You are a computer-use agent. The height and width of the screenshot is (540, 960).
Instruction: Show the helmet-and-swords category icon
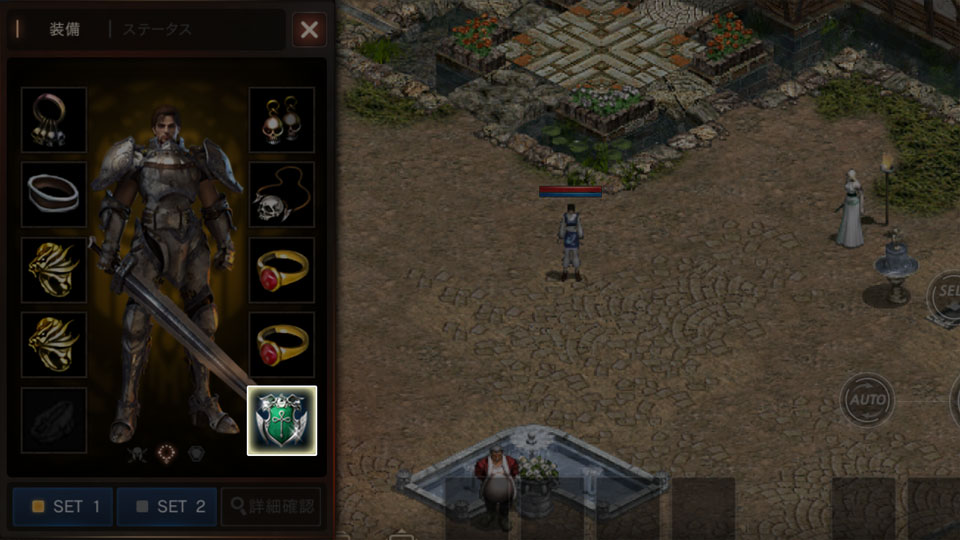click(136, 454)
